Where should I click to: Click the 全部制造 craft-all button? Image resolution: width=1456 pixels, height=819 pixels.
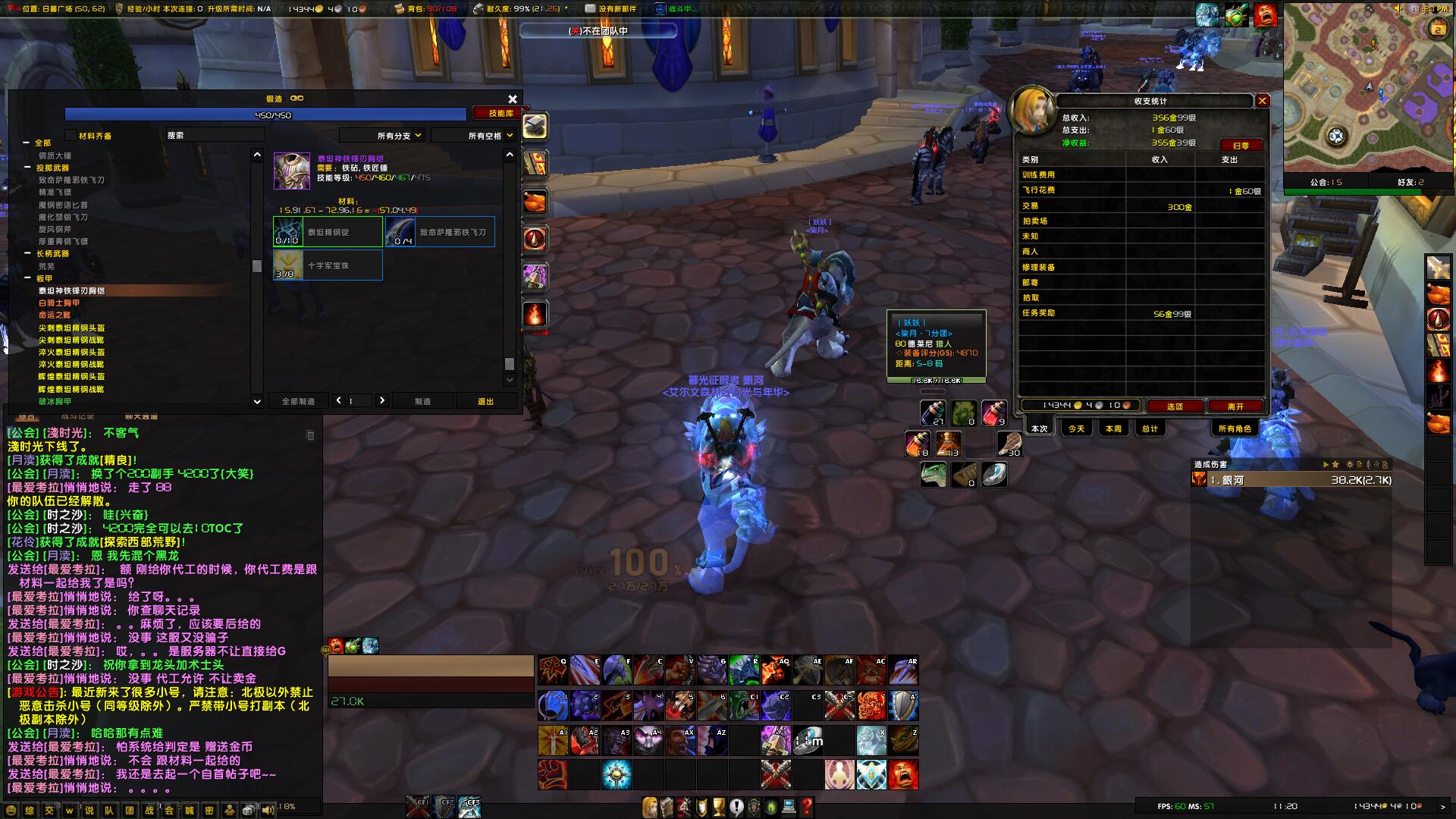click(298, 401)
